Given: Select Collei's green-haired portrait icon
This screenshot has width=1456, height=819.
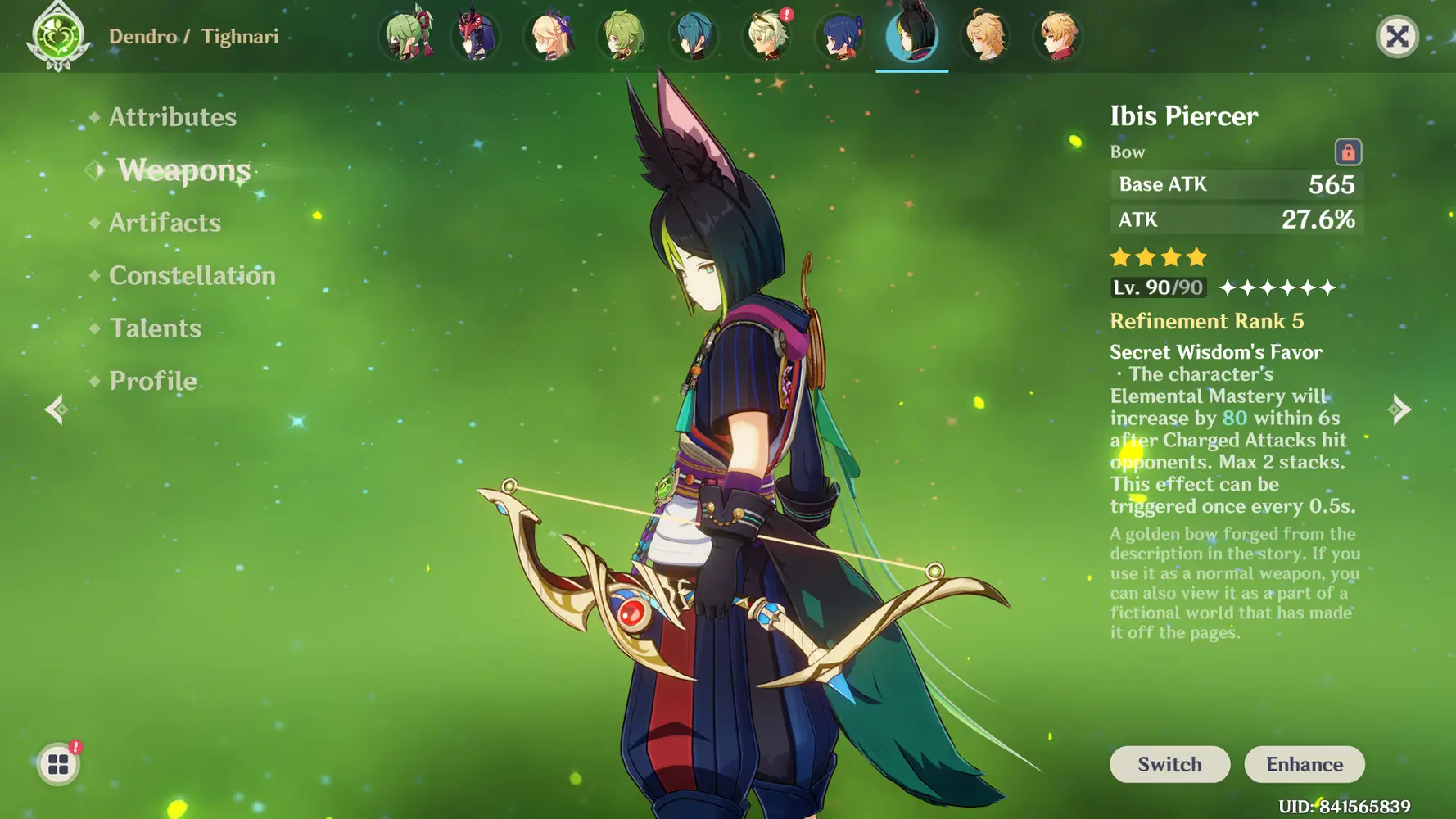Looking at the screenshot, I should 623,36.
